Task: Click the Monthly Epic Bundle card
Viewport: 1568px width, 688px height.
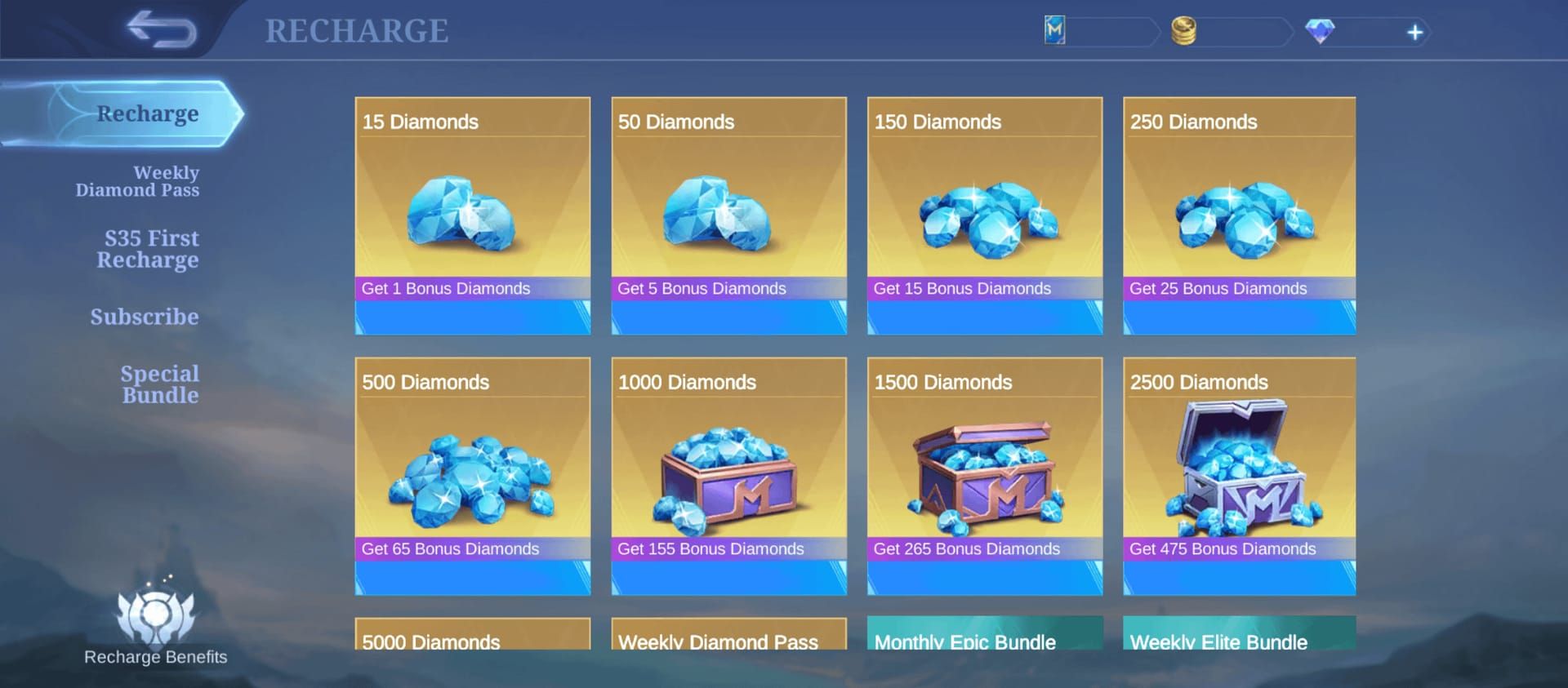Action: point(983,645)
